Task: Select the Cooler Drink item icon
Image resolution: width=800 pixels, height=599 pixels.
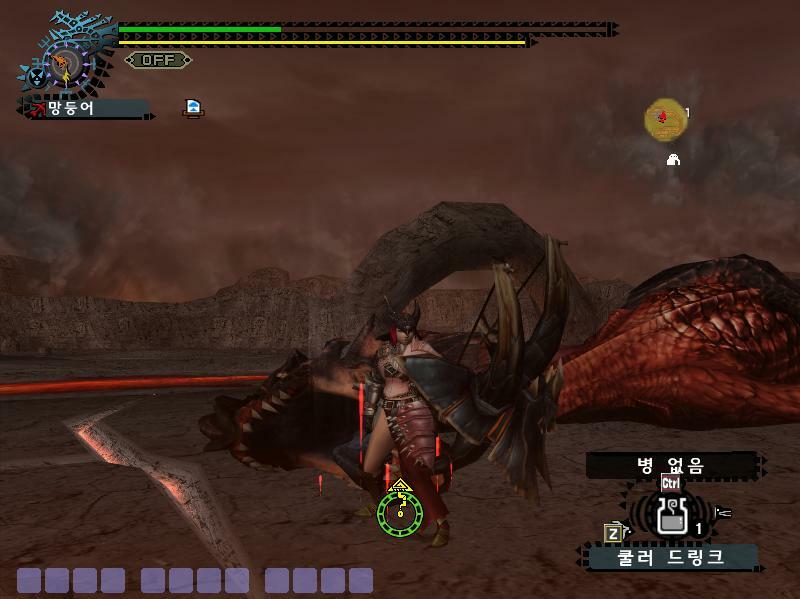Action: coord(672,516)
